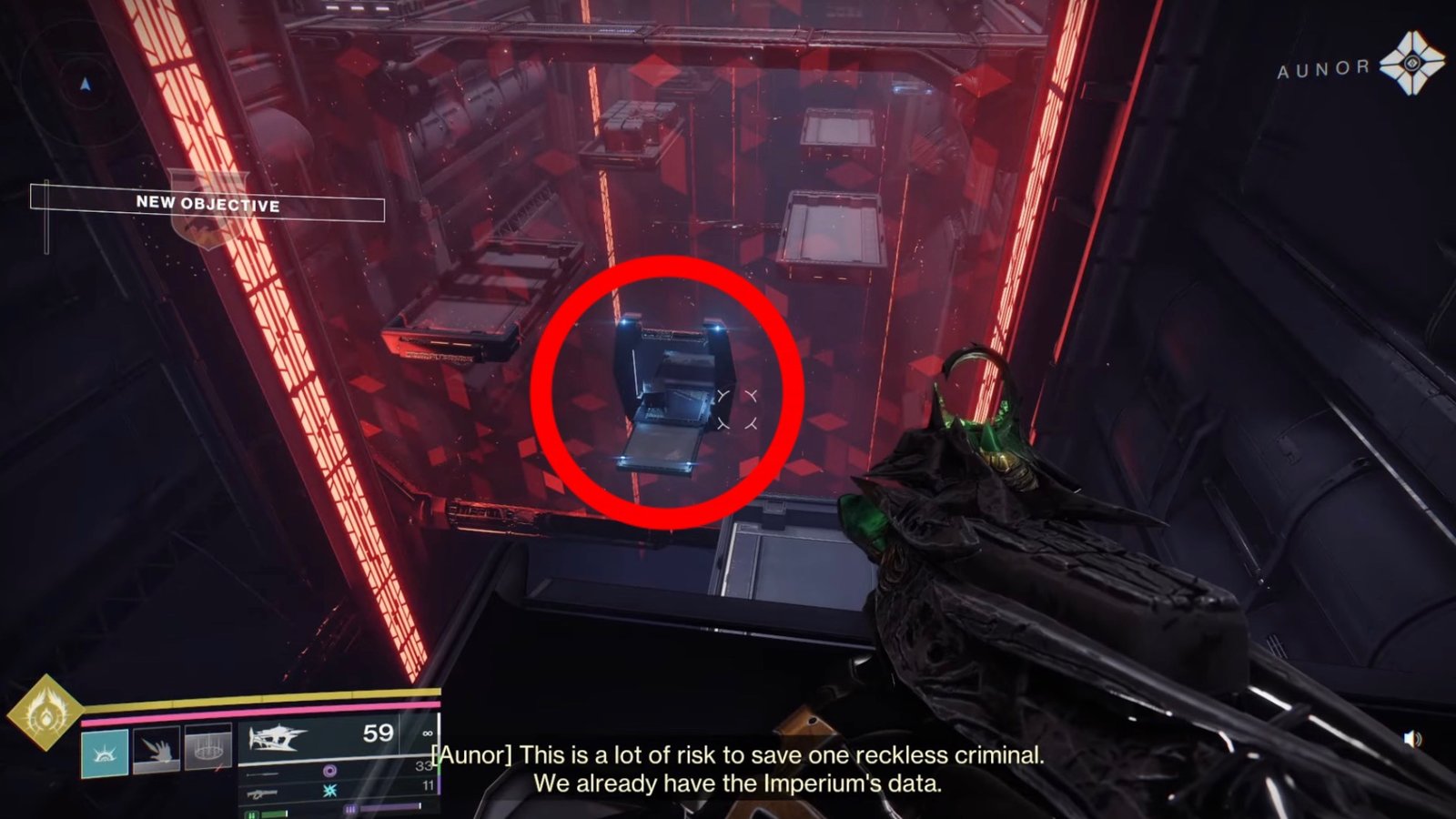Click the infinity ammo symbol

(428, 733)
